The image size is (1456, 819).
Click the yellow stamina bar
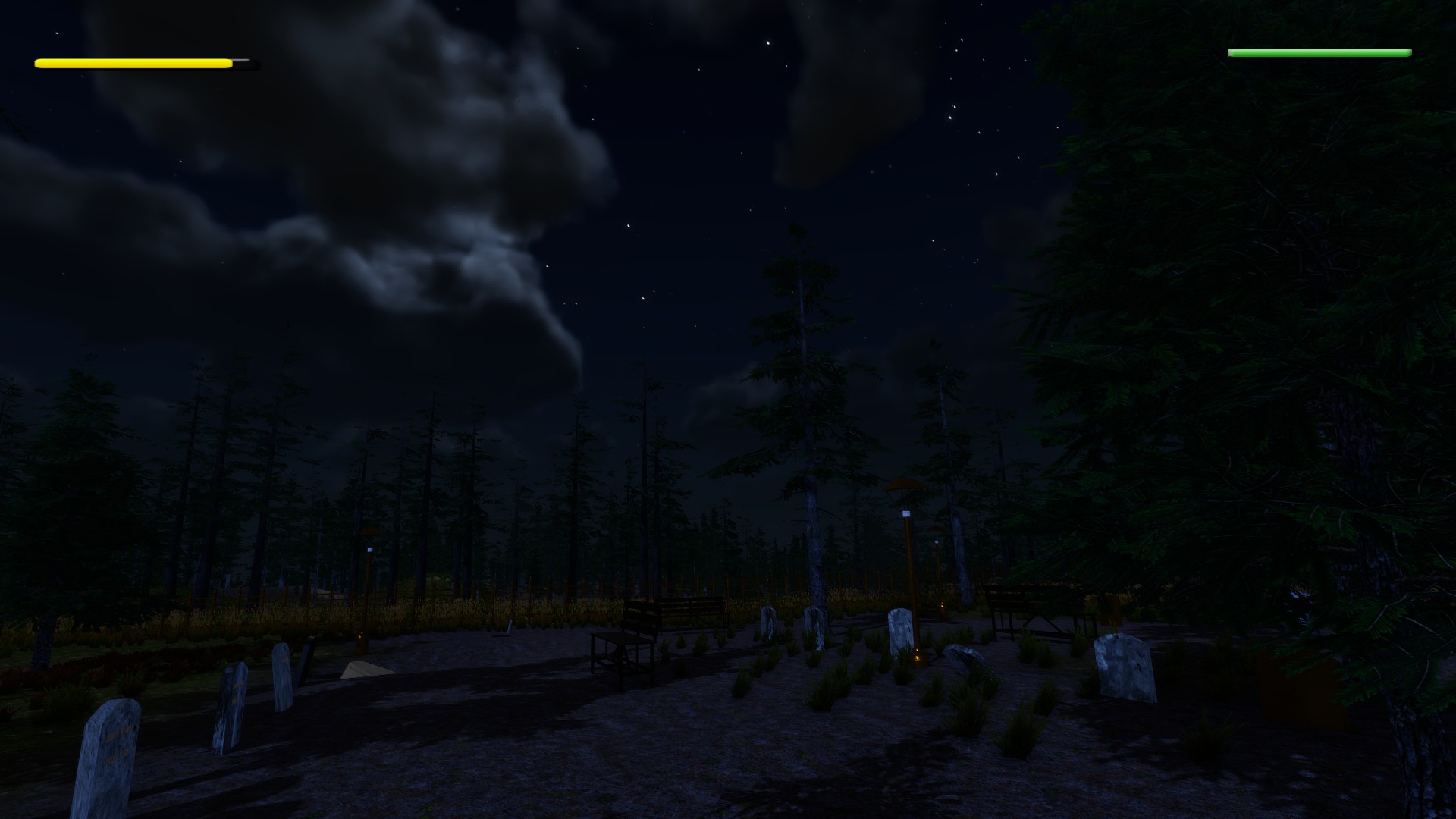click(x=133, y=64)
